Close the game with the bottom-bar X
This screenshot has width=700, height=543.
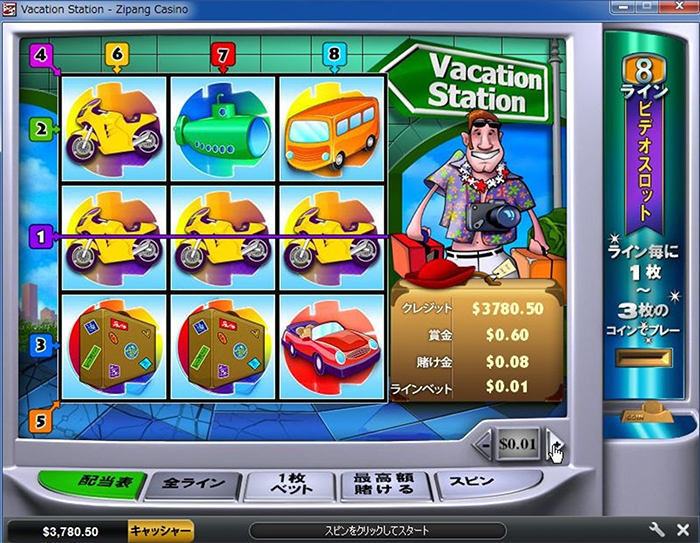(681, 530)
